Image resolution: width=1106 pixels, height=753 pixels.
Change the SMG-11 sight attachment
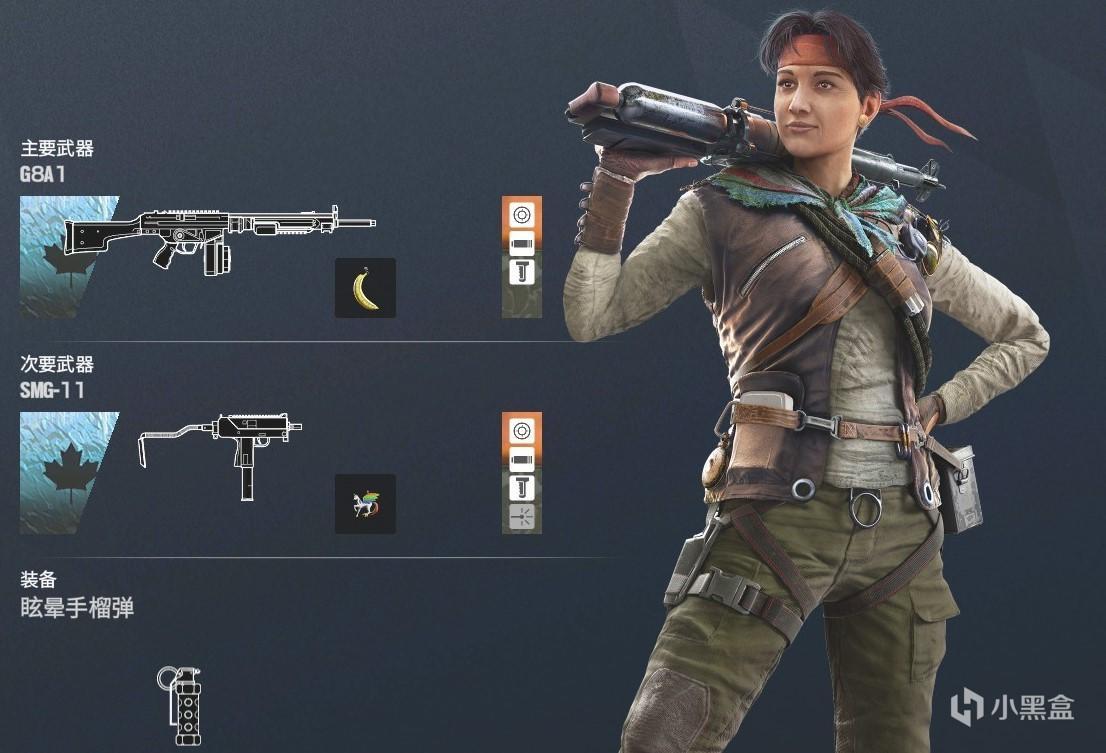click(x=522, y=431)
